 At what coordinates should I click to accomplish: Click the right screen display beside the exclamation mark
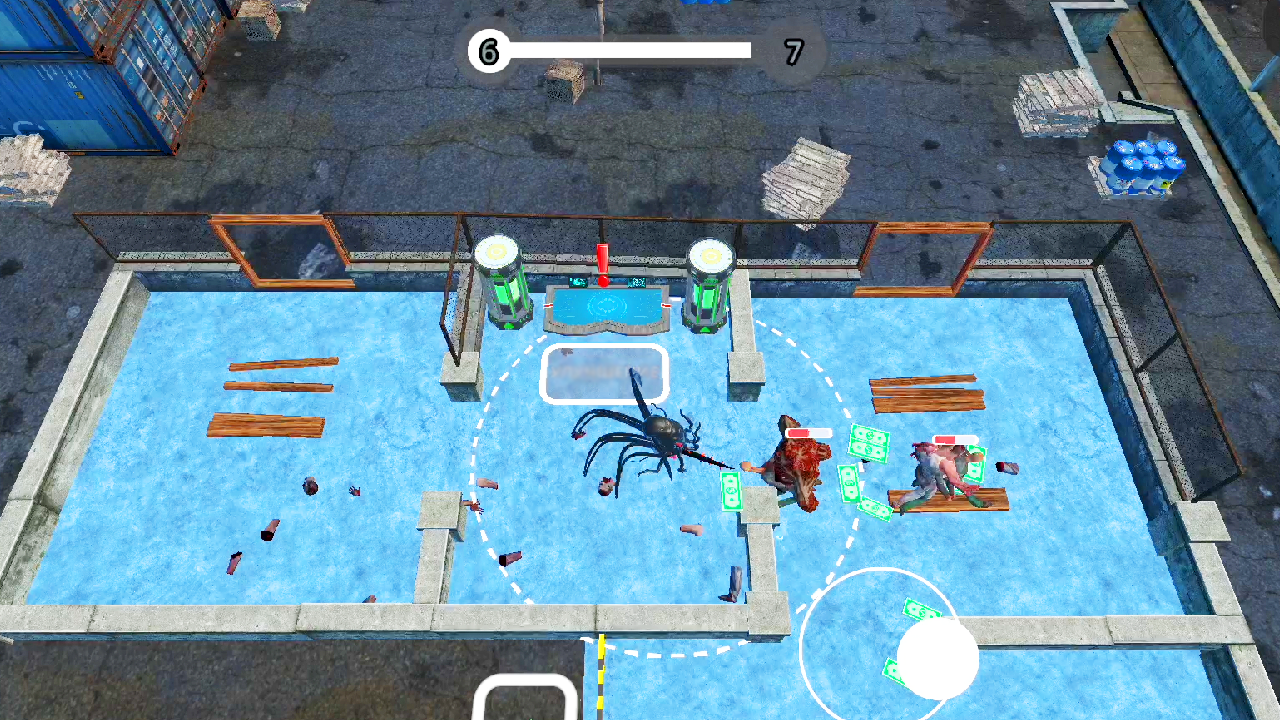637,282
